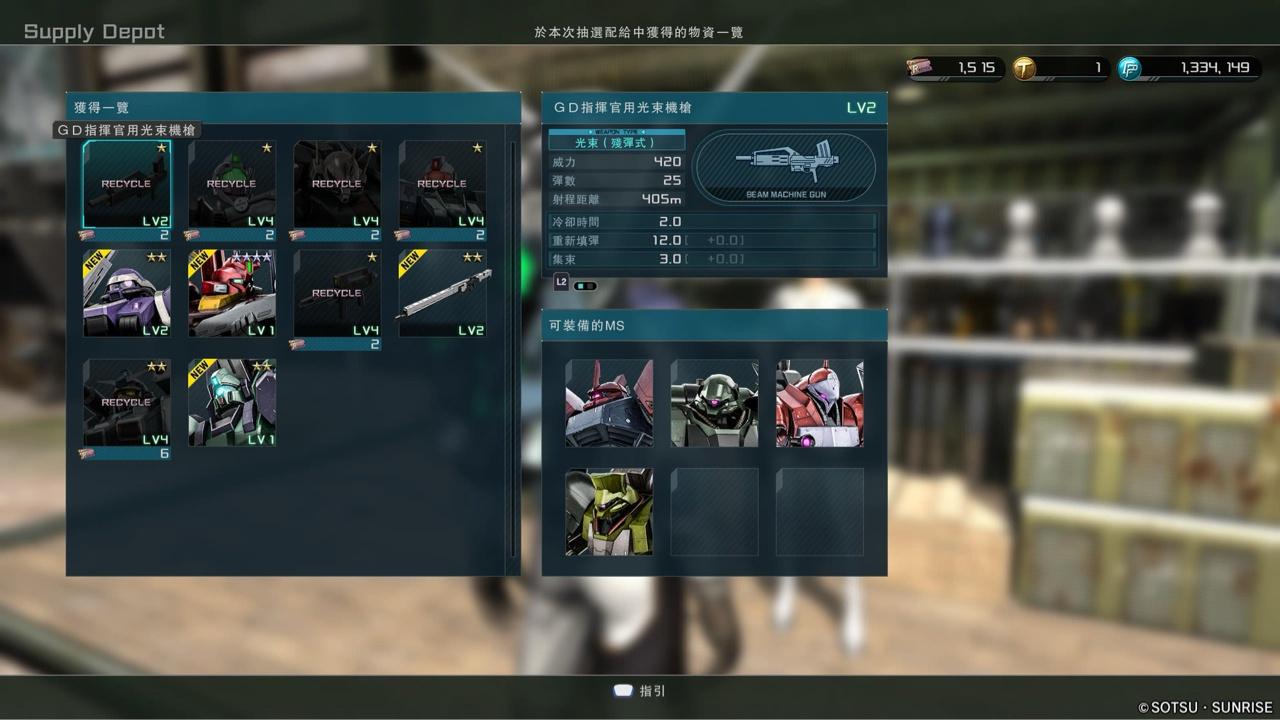Select the highlighted beam machine gun slot
The height and width of the screenshot is (720, 1280).
[x=126, y=184]
